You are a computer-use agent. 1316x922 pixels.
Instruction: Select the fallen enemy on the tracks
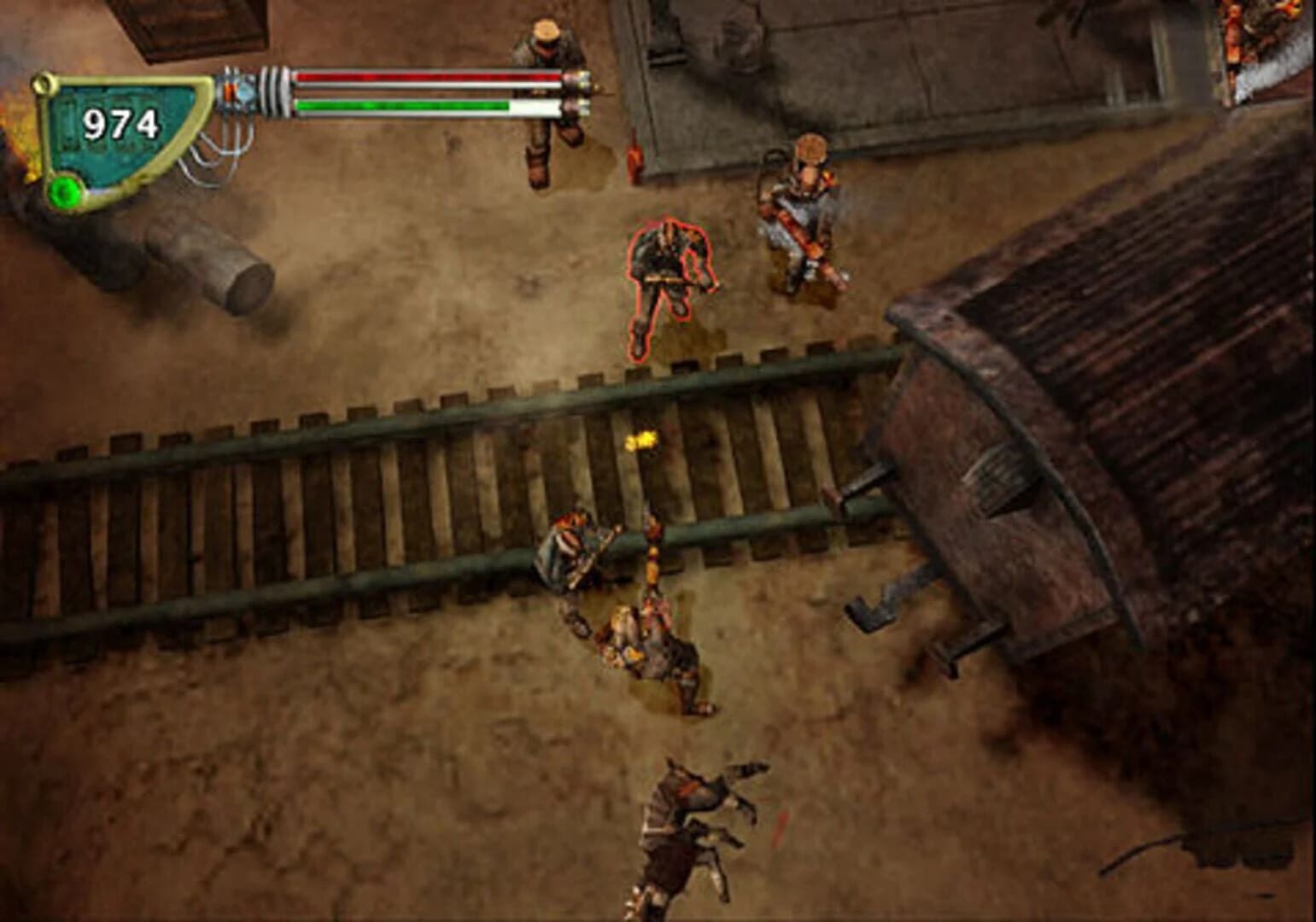pos(581,546)
